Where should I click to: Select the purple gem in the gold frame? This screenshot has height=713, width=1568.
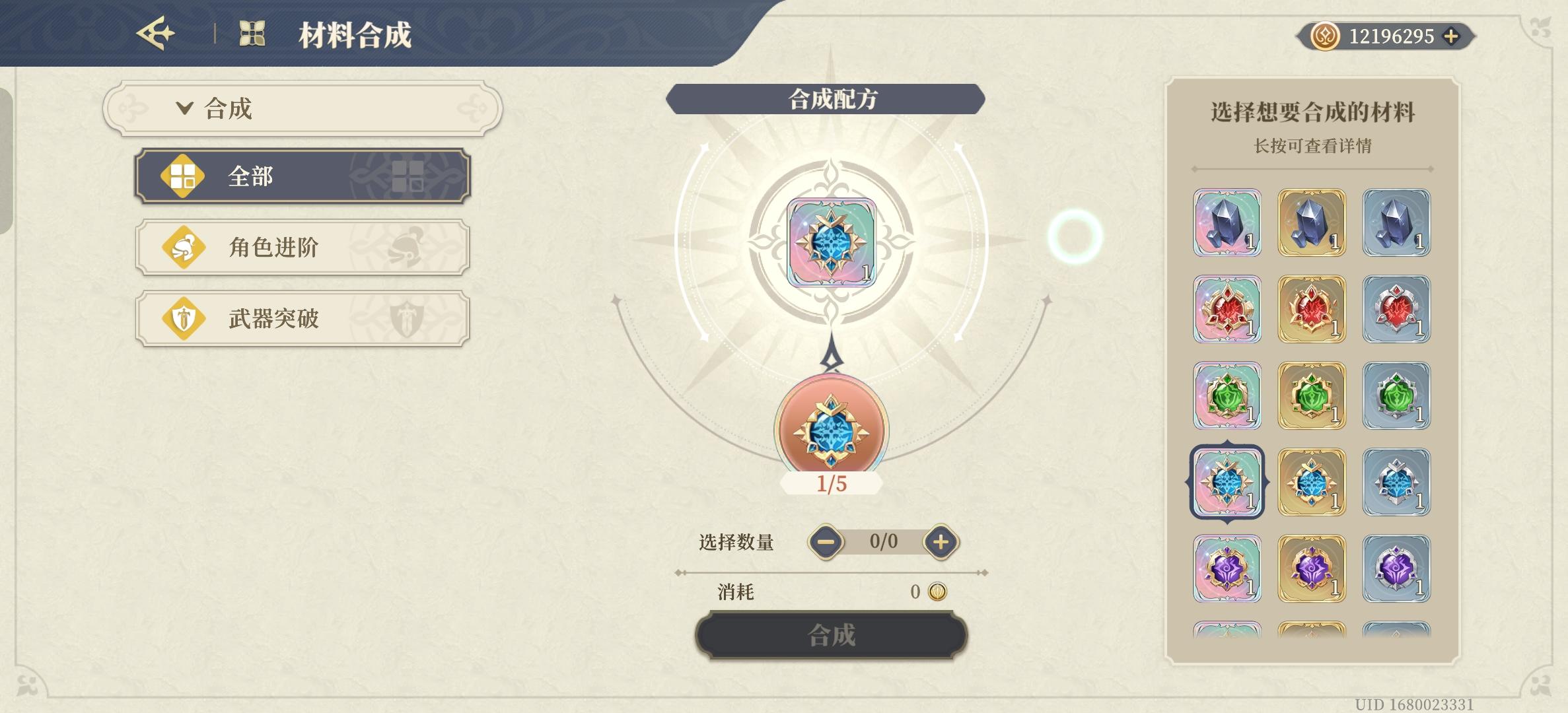(1312, 569)
